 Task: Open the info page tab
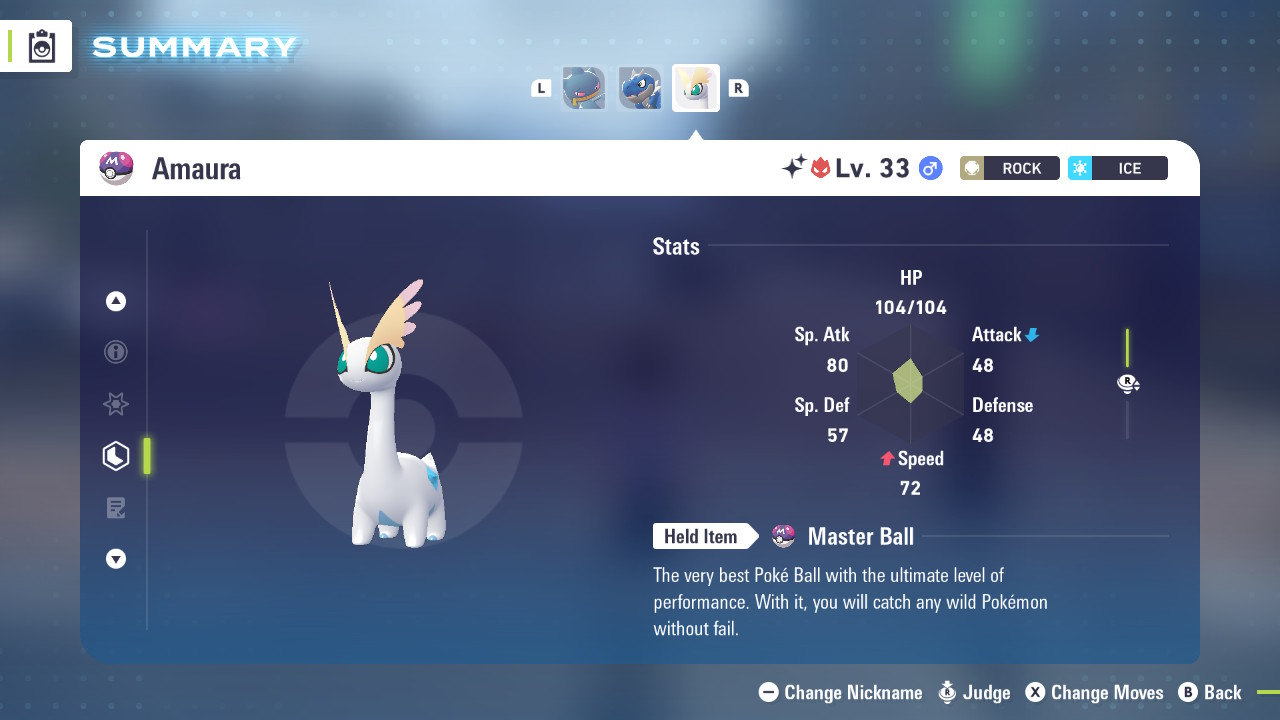click(x=116, y=352)
